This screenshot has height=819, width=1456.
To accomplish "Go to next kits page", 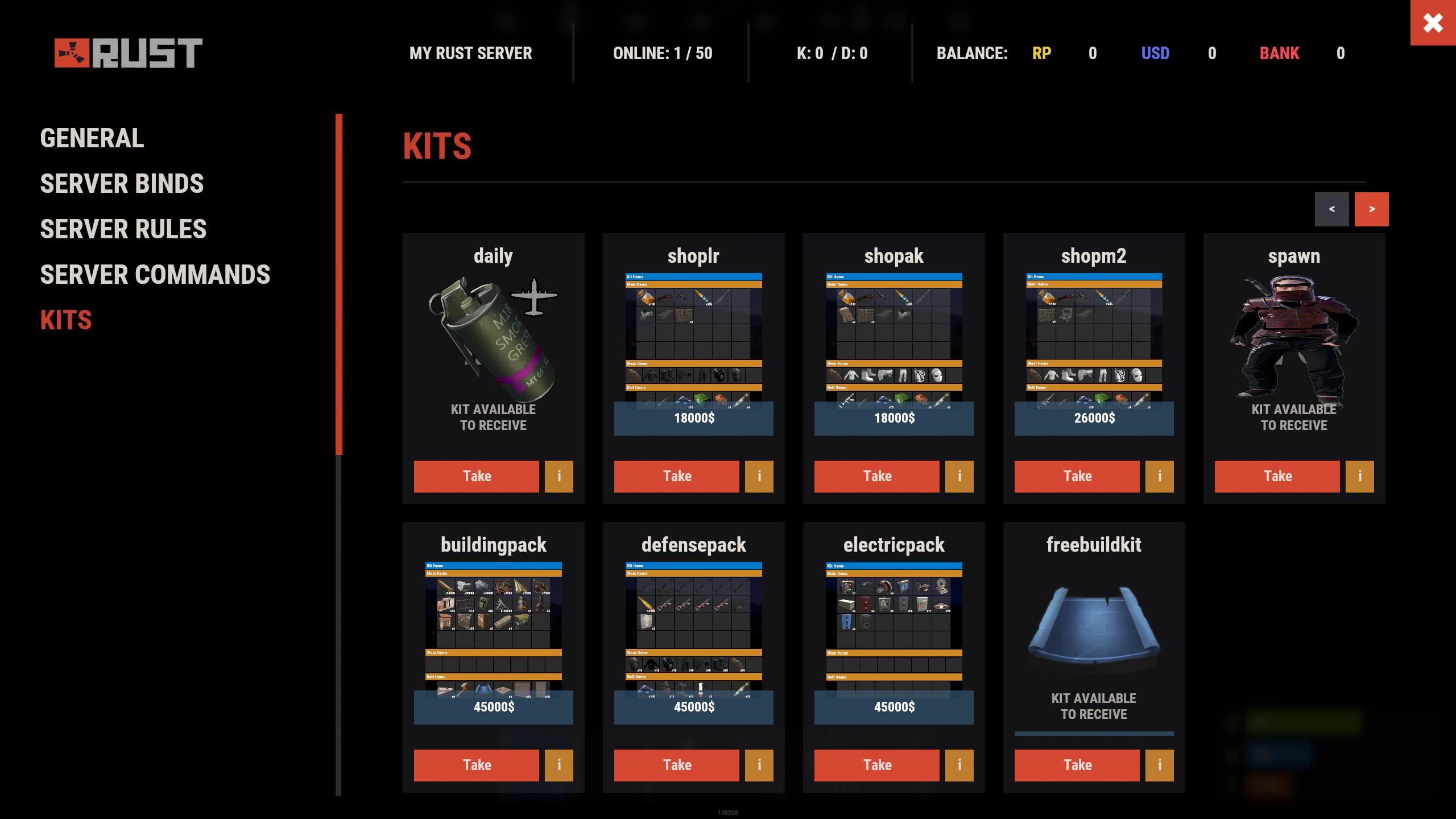I will click(1371, 209).
